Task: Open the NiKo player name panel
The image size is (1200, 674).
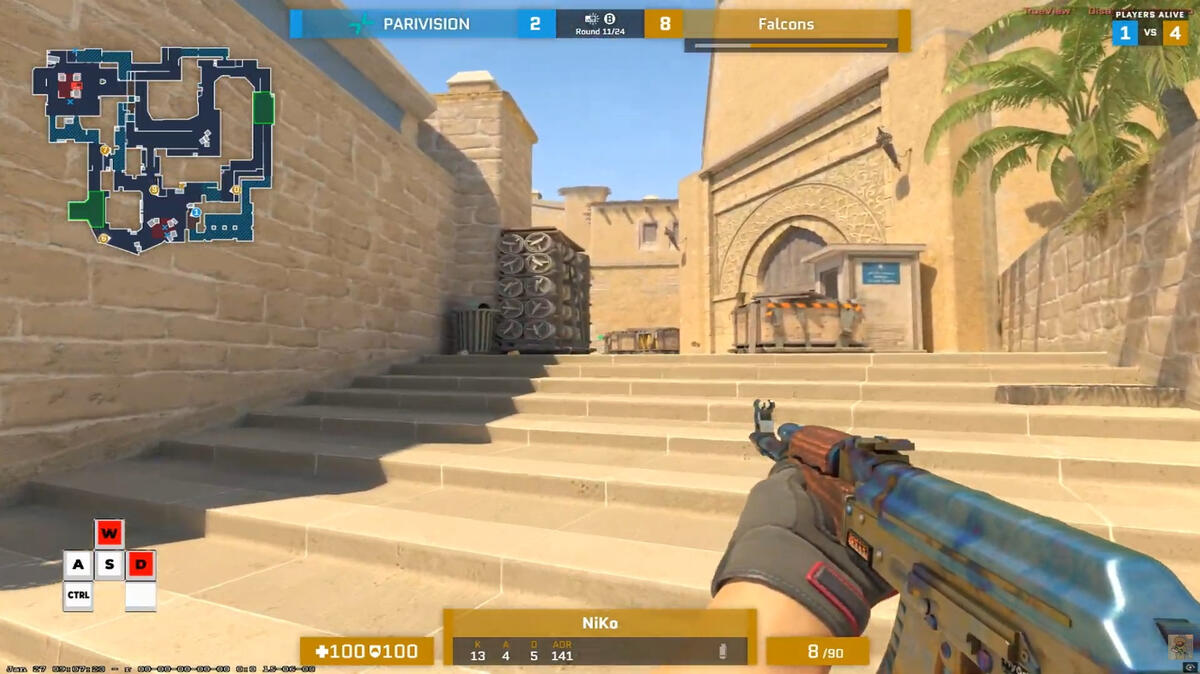Action: coord(600,623)
